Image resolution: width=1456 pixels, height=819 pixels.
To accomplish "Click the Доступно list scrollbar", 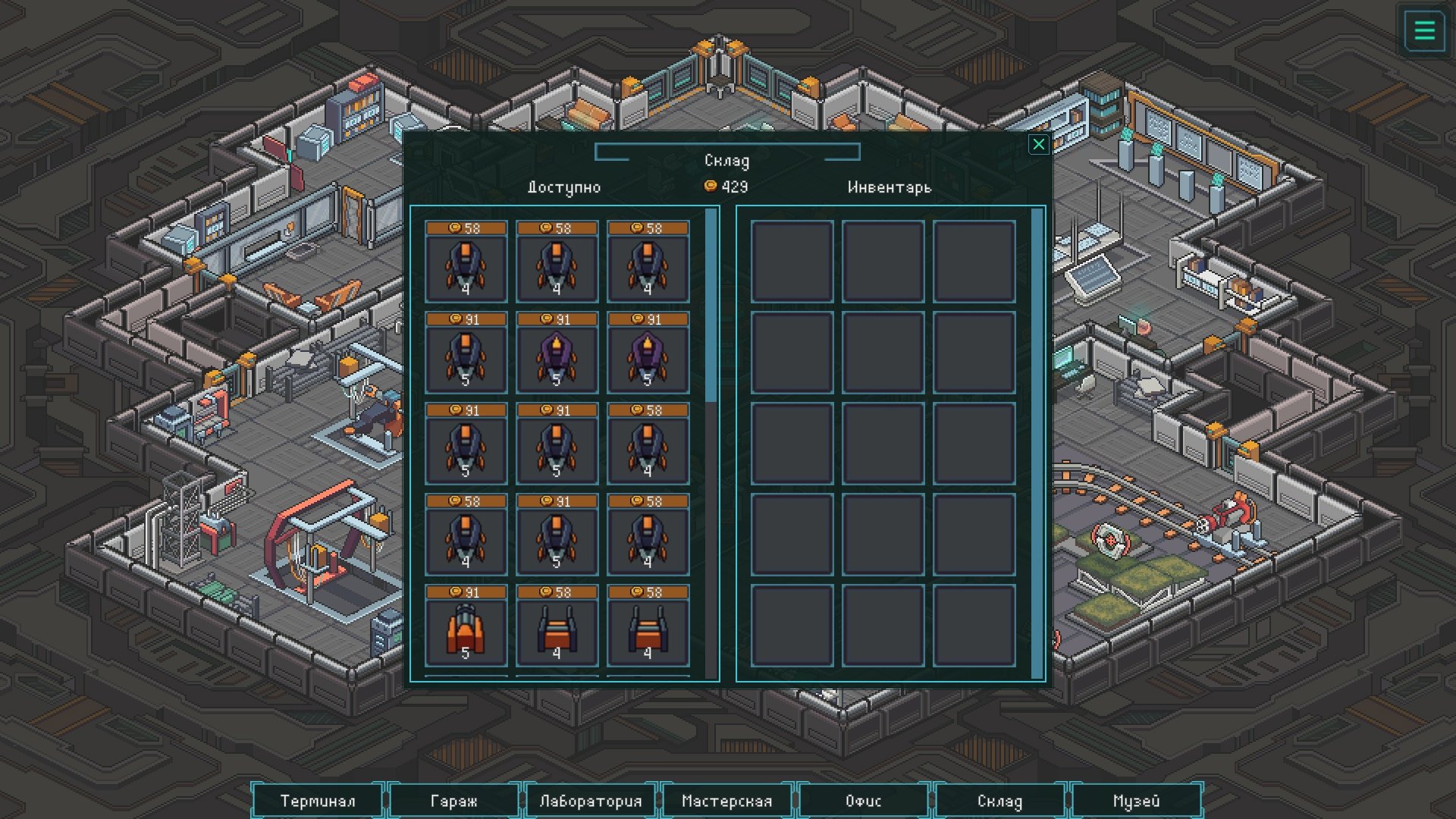I will (x=711, y=305).
